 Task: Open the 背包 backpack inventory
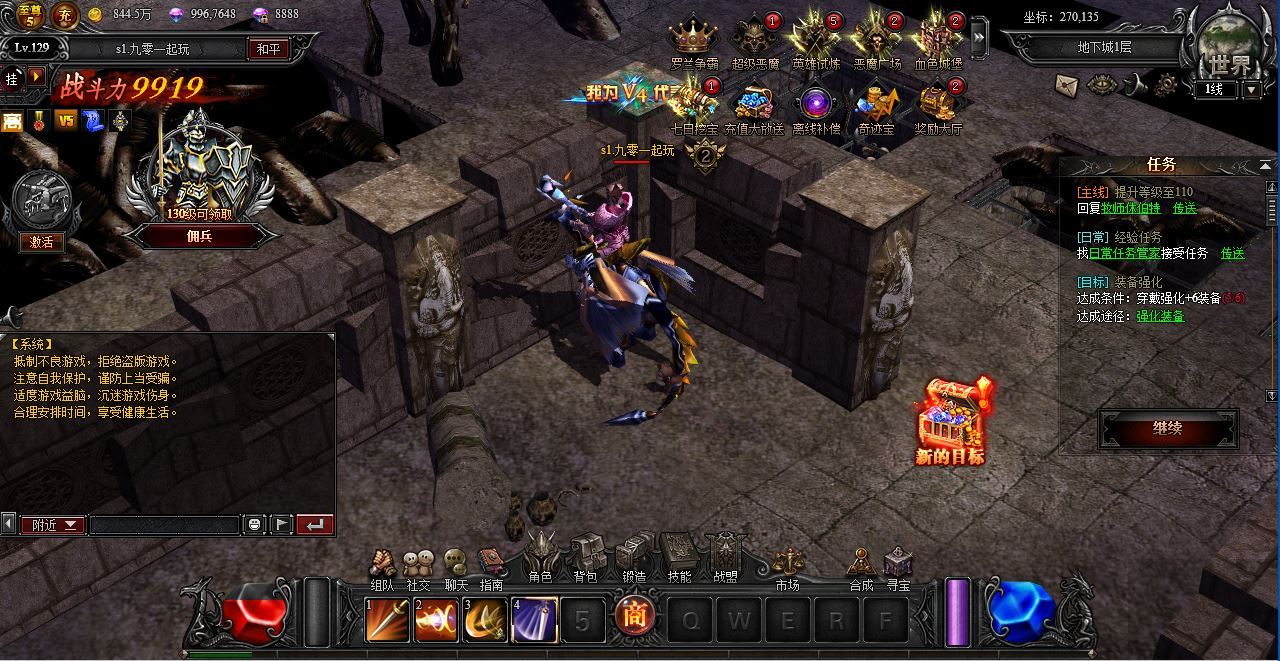586,555
